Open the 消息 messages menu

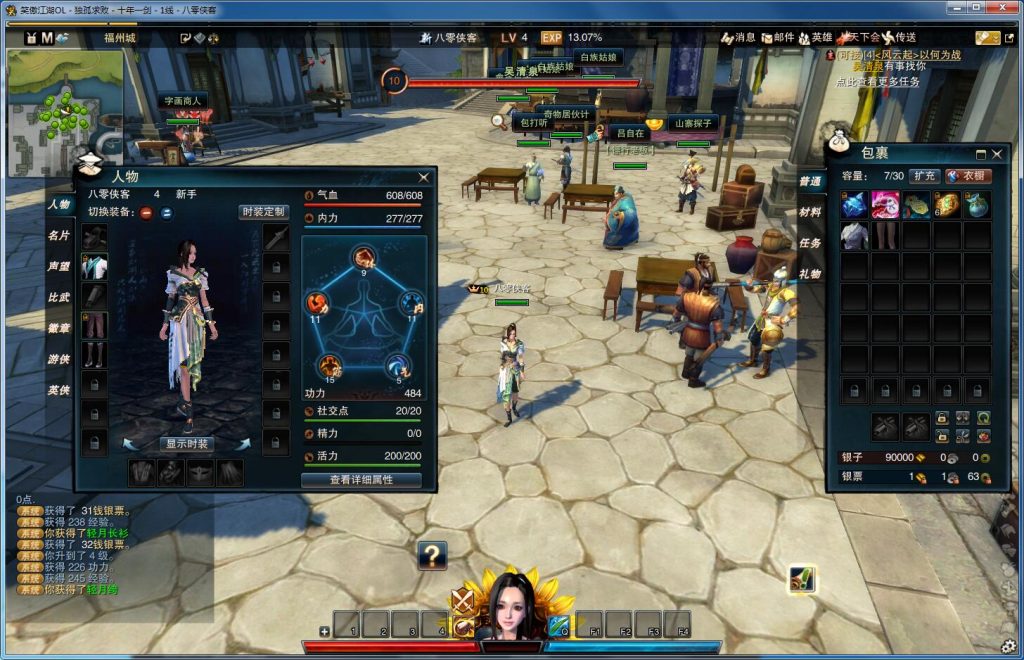tap(738, 38)
